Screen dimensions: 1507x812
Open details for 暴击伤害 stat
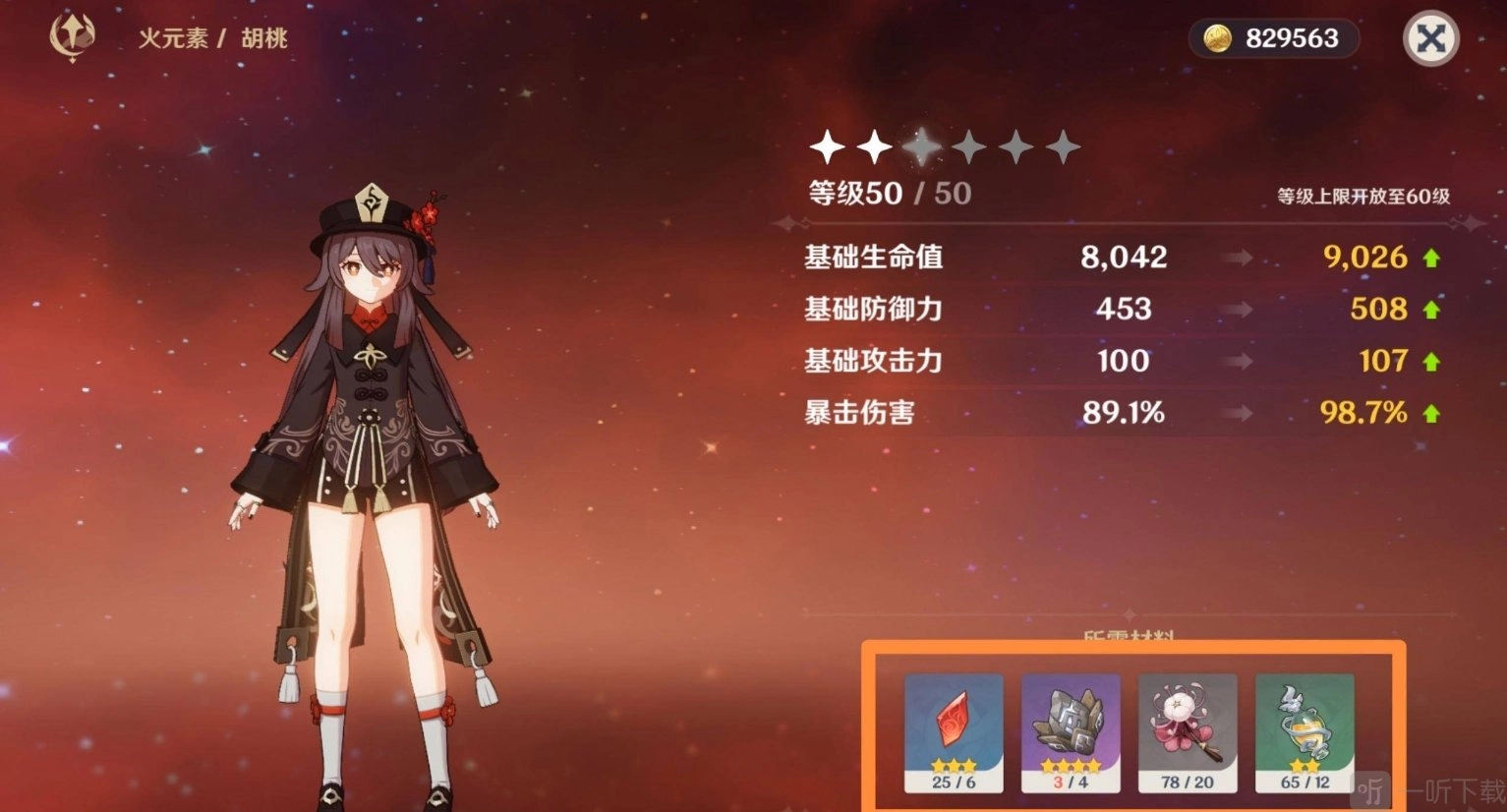tap(859, 413)
